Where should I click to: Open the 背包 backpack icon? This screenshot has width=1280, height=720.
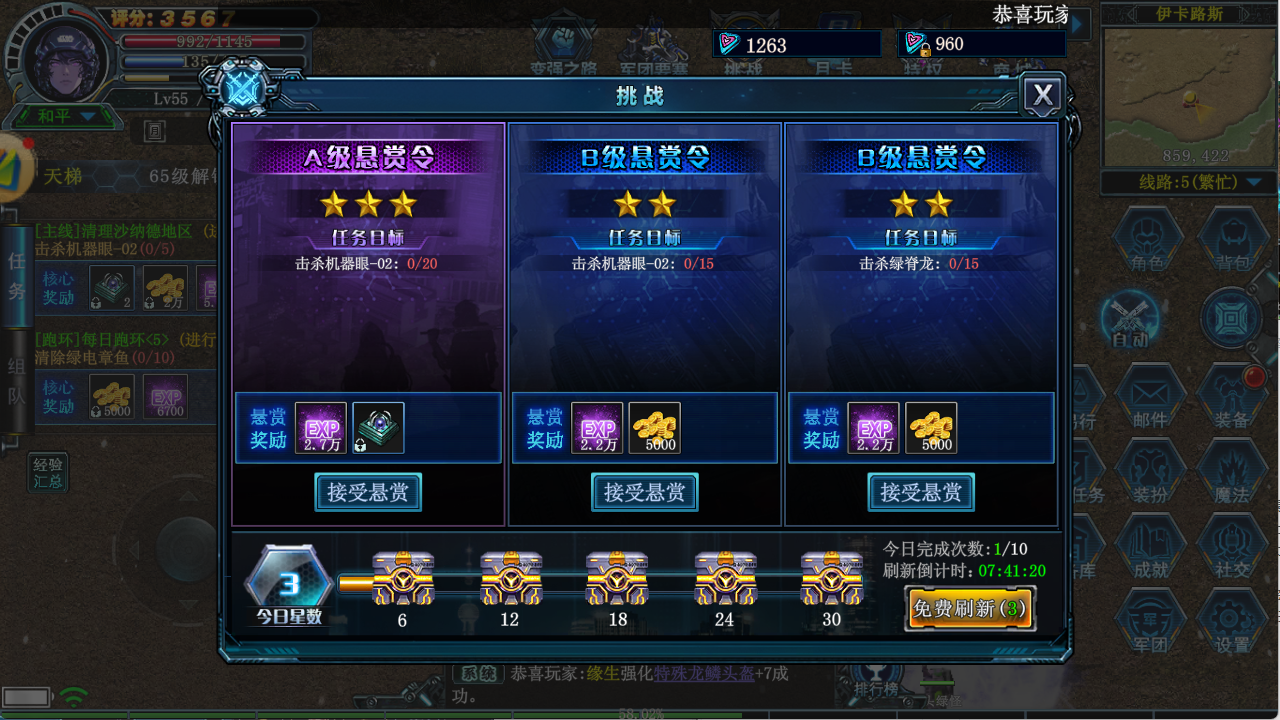click(x=1232, y=240)
